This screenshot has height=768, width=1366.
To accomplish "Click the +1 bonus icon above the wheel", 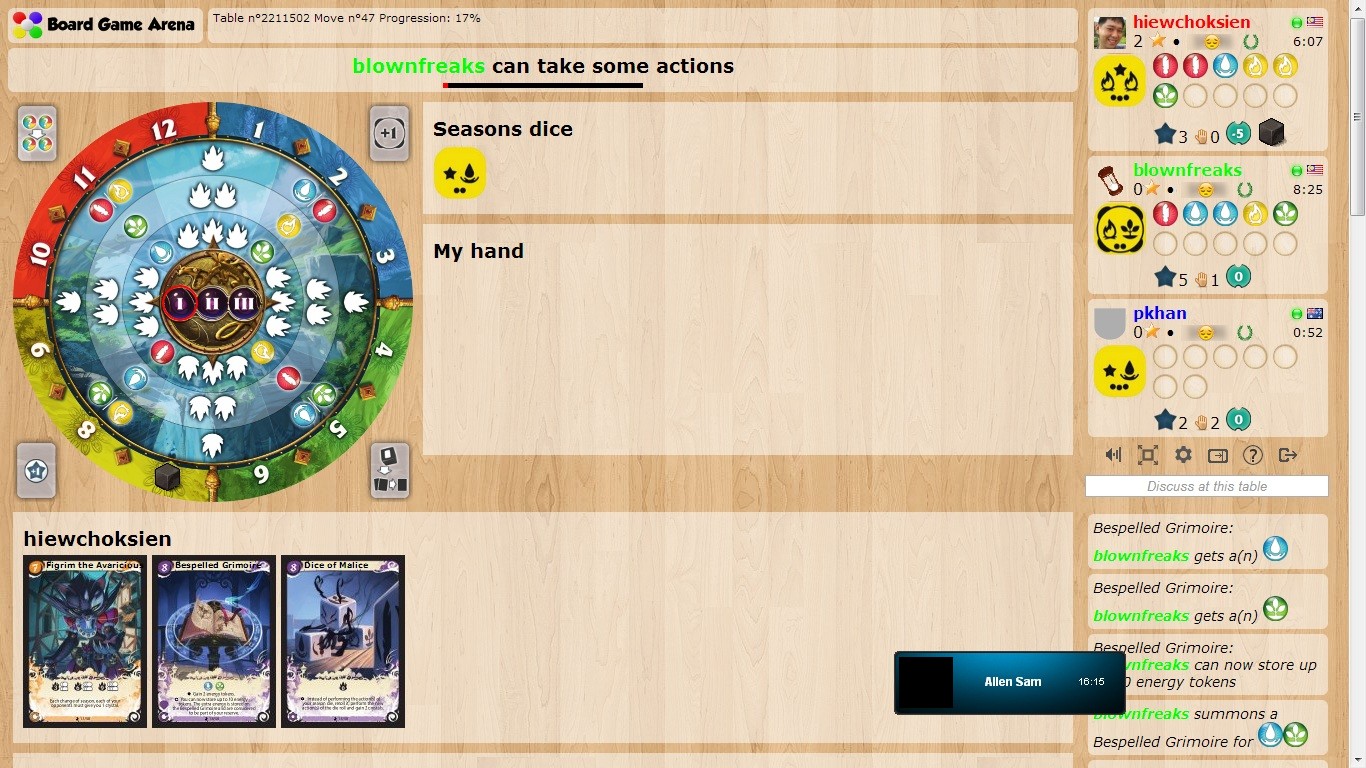I will point(389,133).
